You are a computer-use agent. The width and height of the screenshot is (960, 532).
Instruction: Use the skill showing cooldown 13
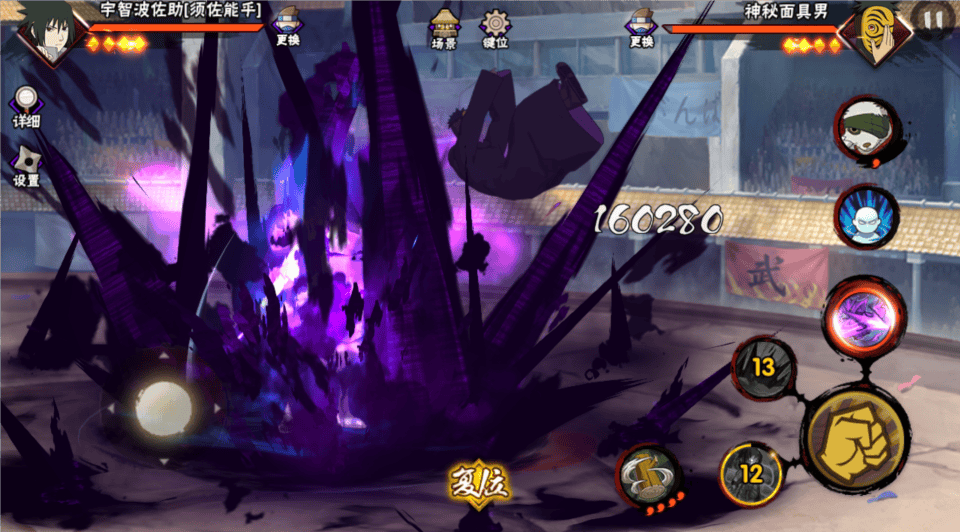765,368
